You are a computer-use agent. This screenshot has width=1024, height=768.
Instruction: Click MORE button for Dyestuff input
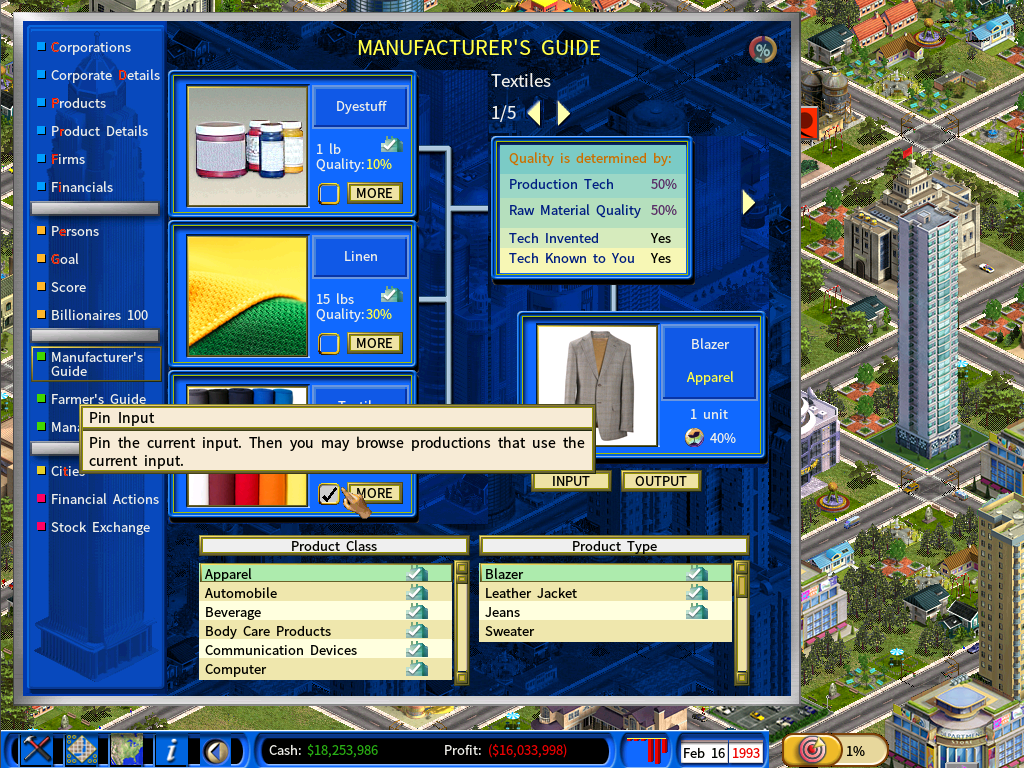coord(374,193)
